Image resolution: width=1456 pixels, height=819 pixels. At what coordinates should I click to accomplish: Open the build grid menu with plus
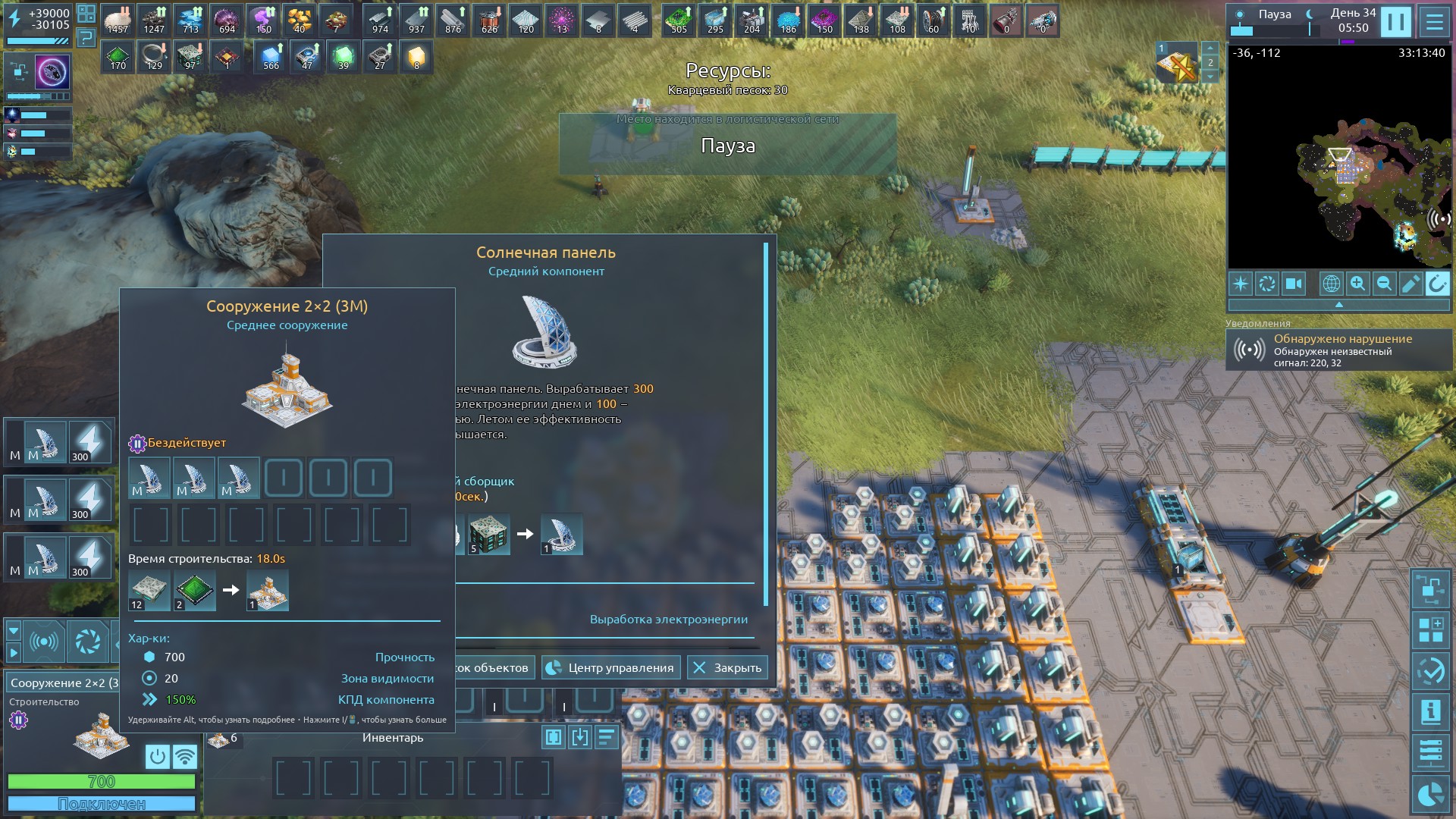[1430, 630]
